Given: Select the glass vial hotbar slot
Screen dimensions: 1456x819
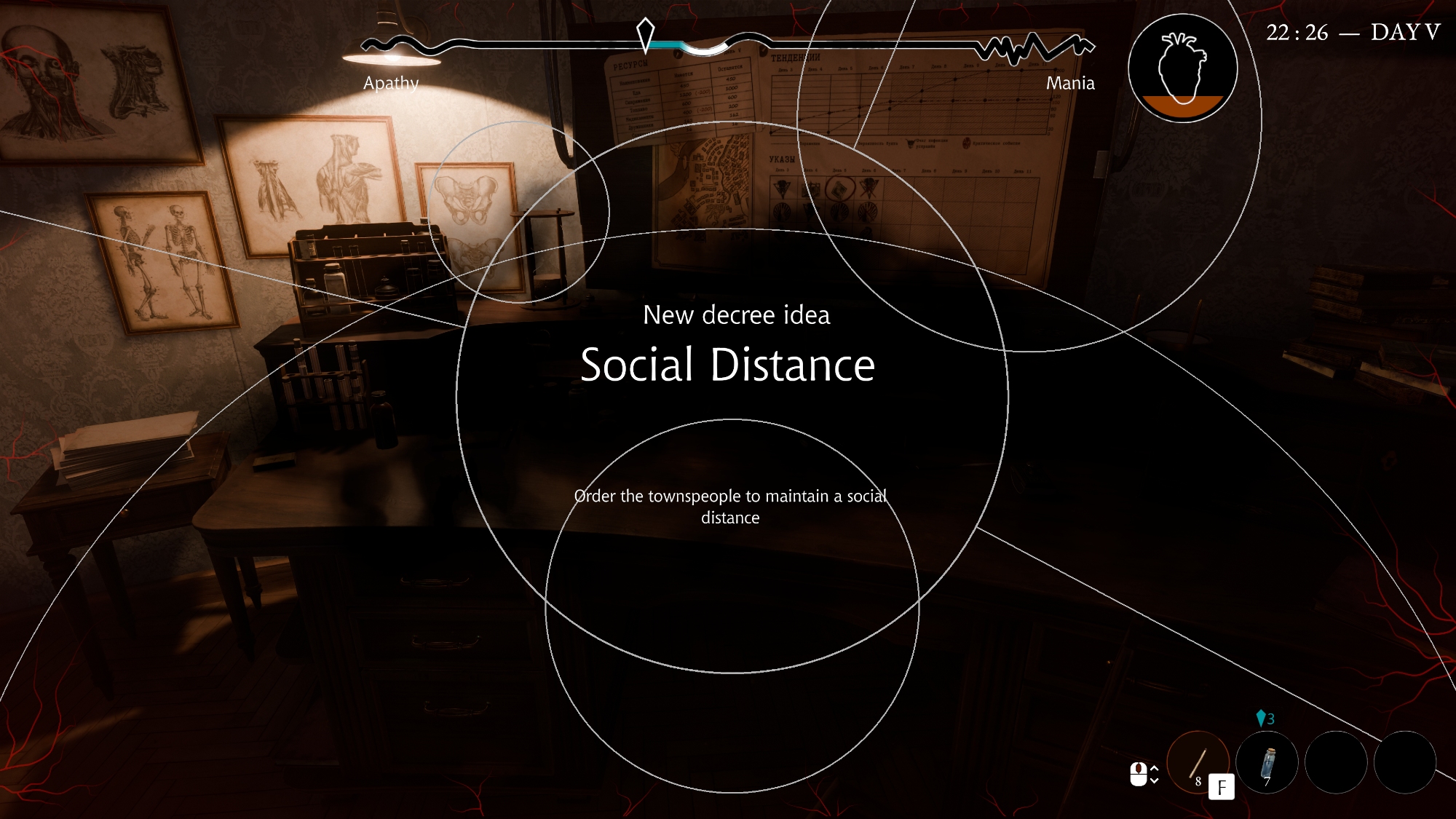Looking at the screenshot, I should pos(1267,762).
